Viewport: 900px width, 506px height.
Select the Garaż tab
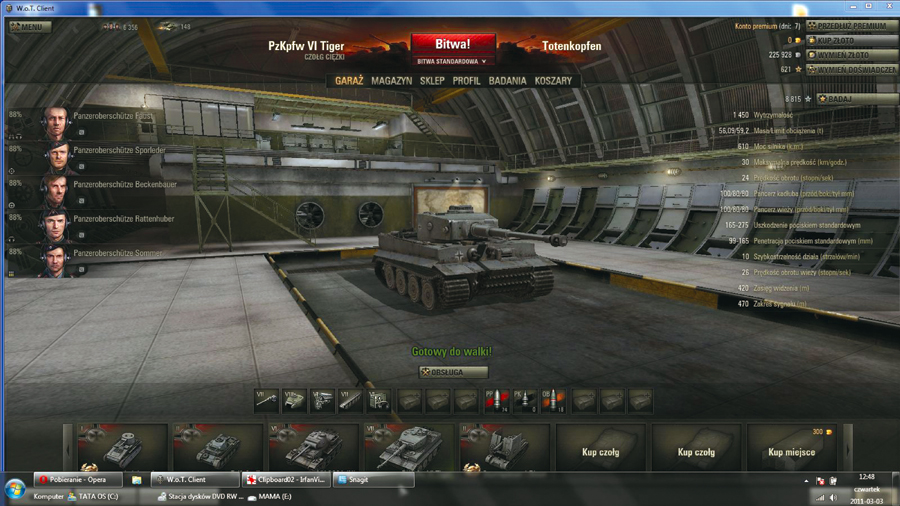(349, 81)
